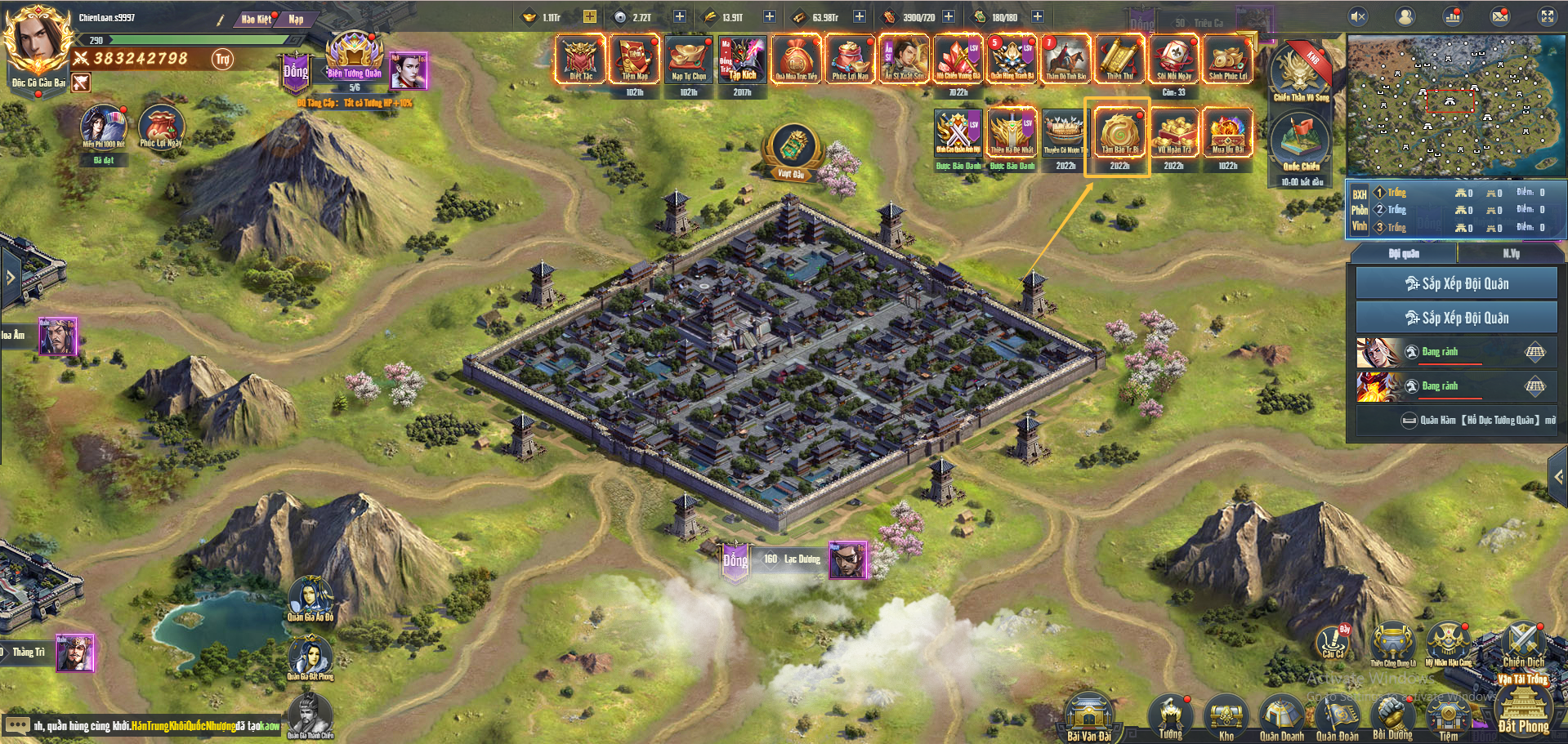Click the pencil edit name icon
This screenshot has width=1568, height=744.
pos(220,20)
